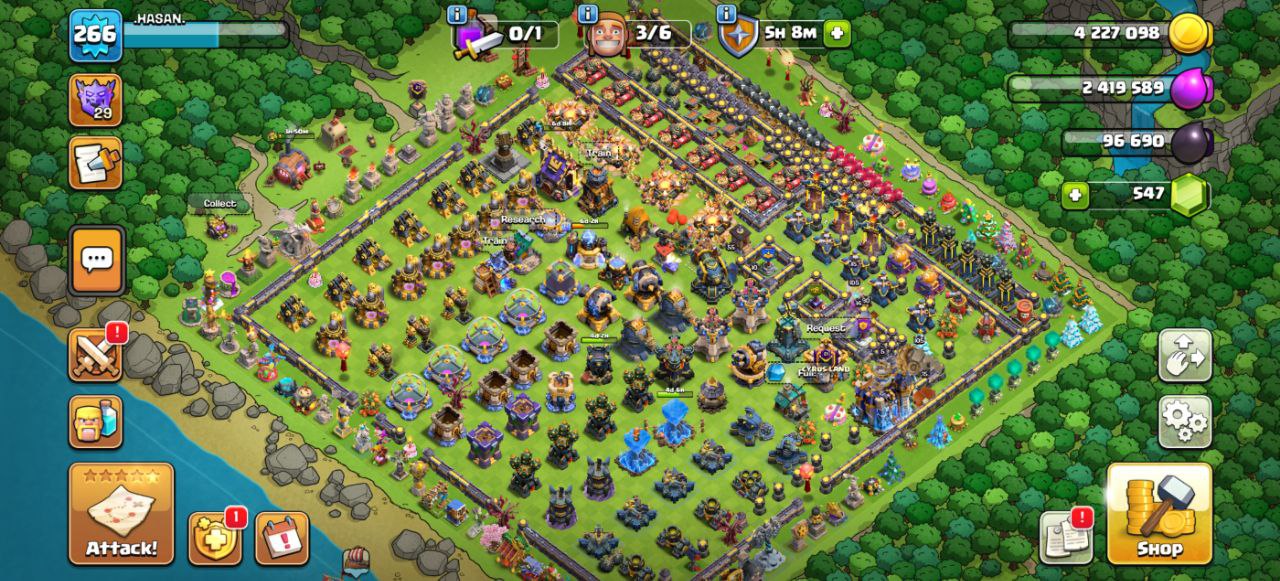Viewport: 1280px width, 581px height.
Task: Open the gold plus-badge offers button
Action: [214, 539]
